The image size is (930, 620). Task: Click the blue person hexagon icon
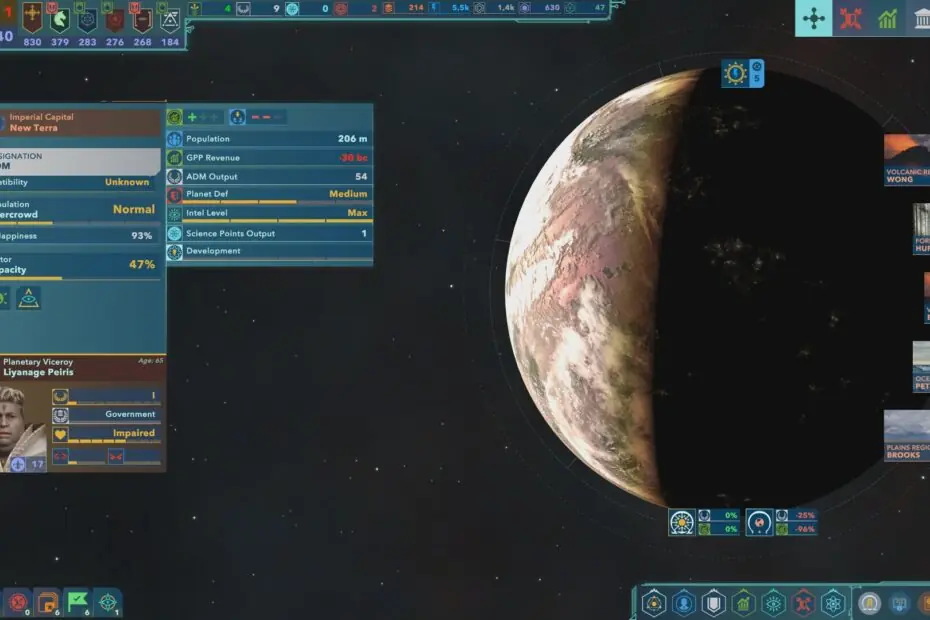[x=683, y=603]
